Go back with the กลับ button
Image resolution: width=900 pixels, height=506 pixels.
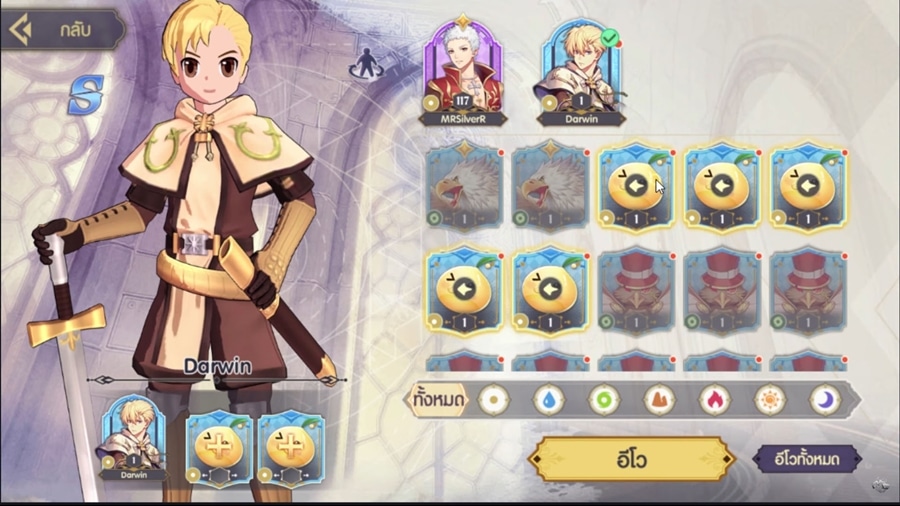(62, 30)
